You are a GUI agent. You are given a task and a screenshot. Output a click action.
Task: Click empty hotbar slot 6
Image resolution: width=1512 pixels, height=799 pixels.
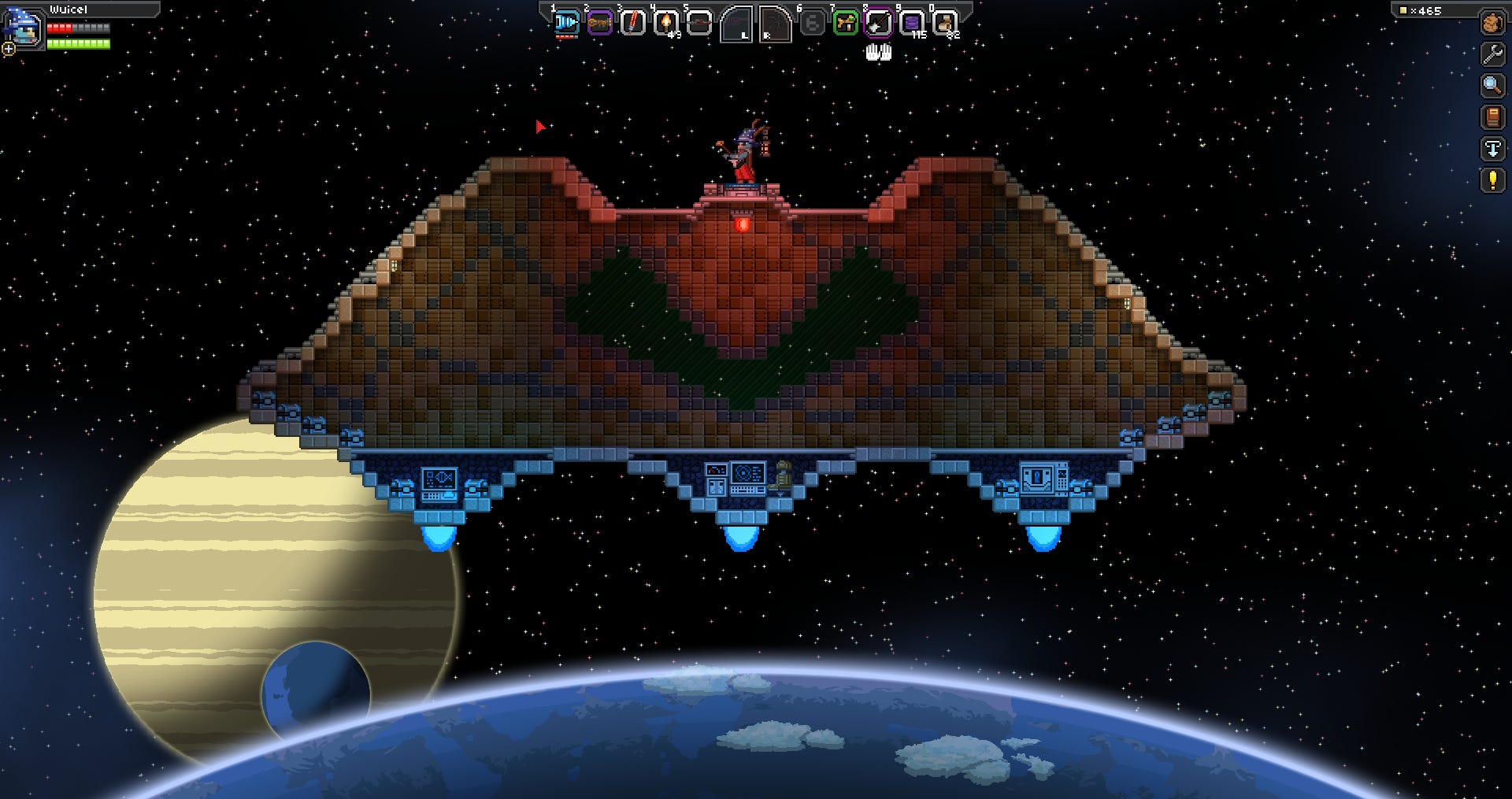(813, 22)
